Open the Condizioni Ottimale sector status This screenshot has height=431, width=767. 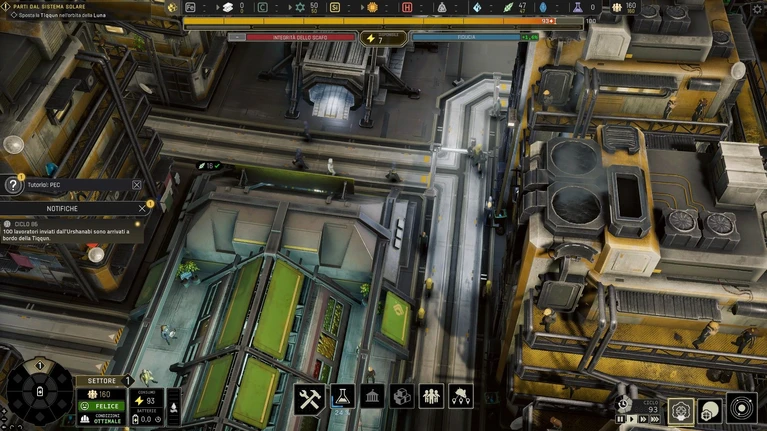101,419
